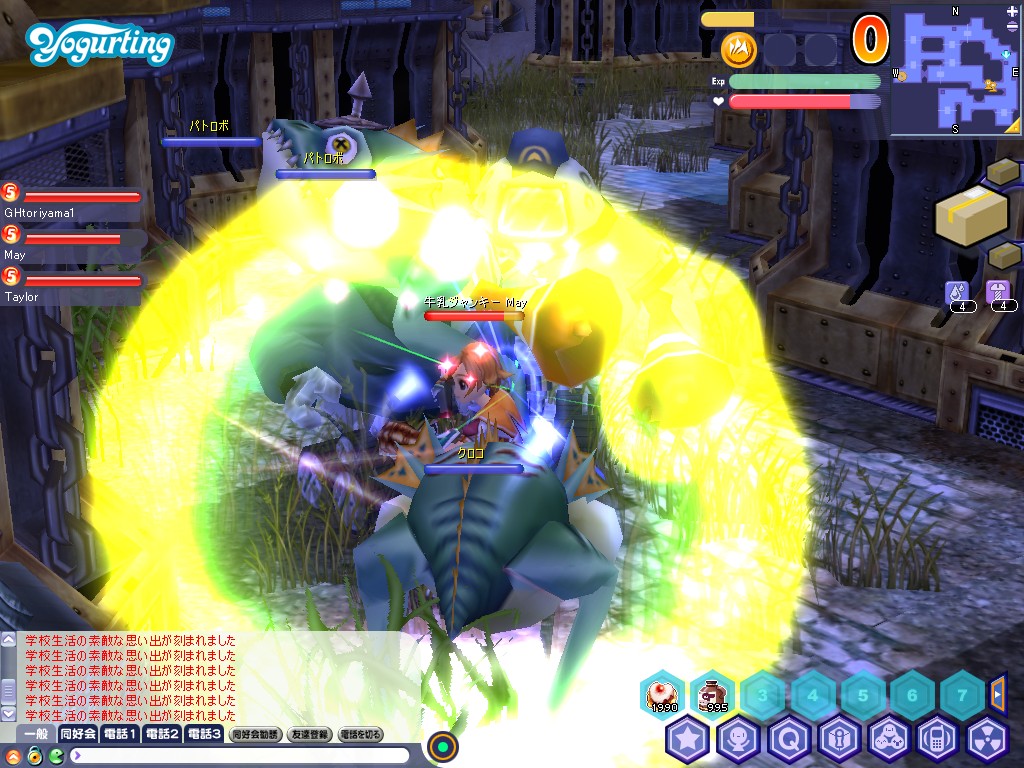Zoom in the minimap with plus button
Viewport: 1024px width, 768px height.
1013,11
